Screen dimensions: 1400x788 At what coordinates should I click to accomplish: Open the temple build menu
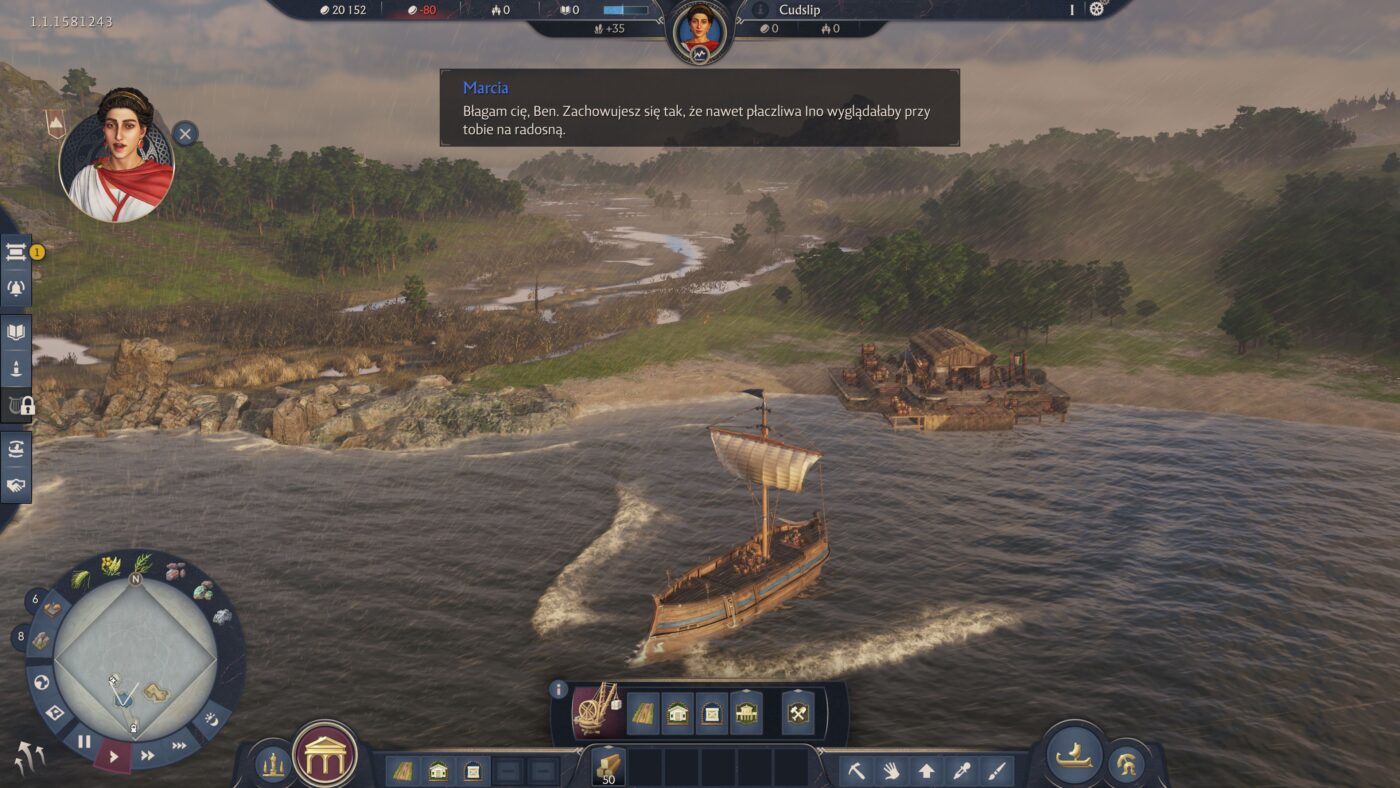326,754
